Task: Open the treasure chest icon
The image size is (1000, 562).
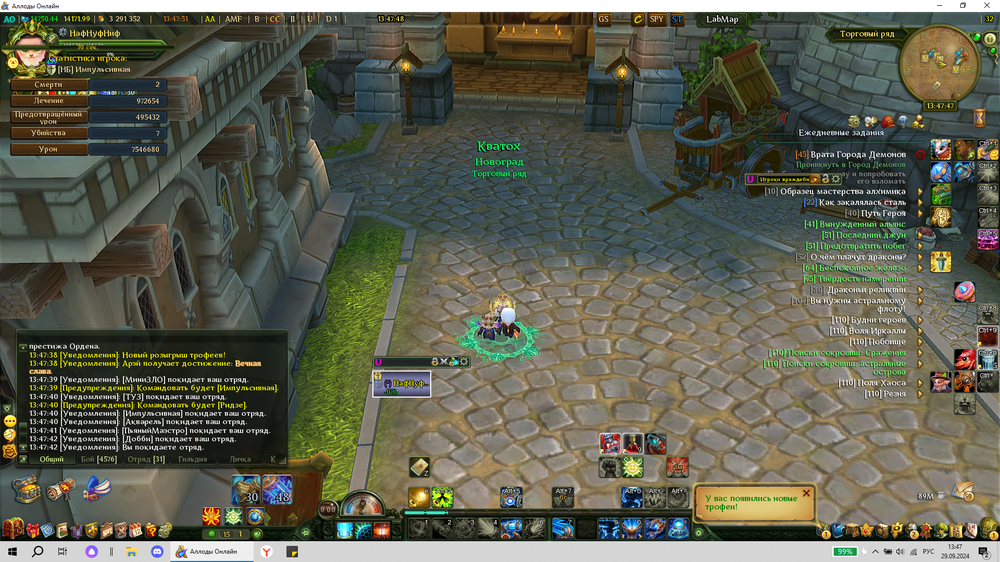Action: tap(27, 489)
